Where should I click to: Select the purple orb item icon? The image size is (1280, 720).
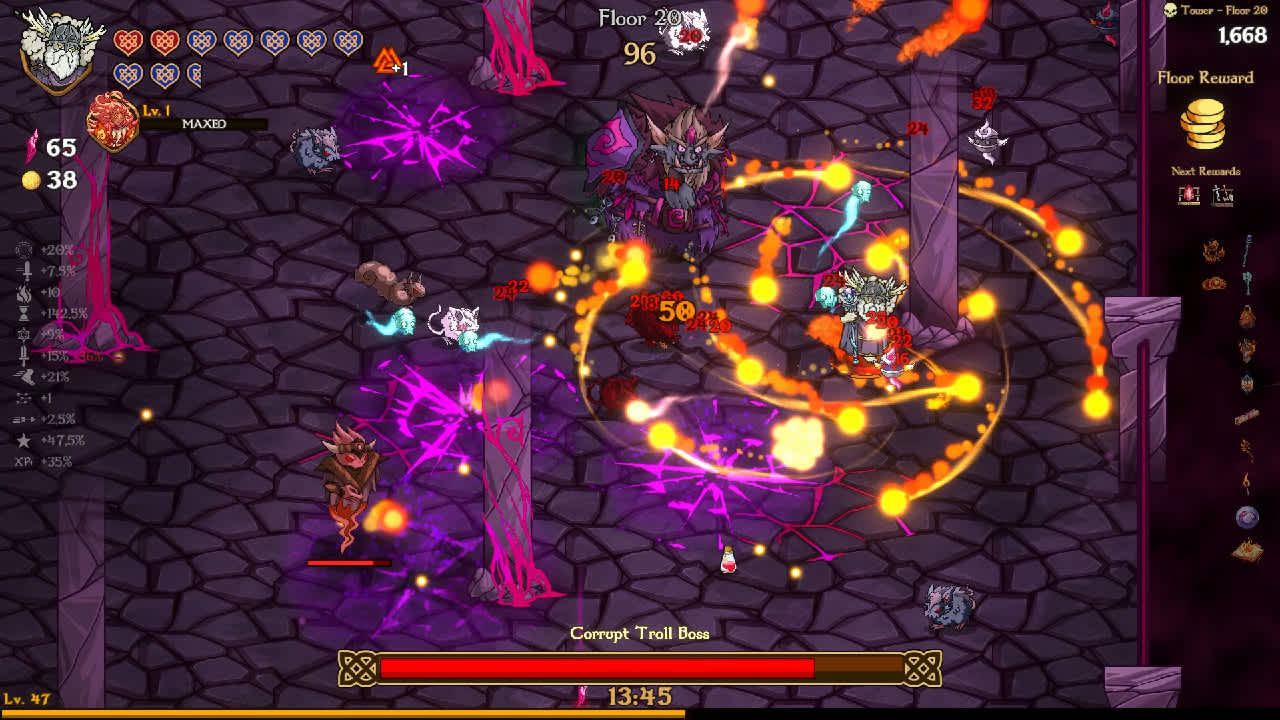coord(1247,517)
